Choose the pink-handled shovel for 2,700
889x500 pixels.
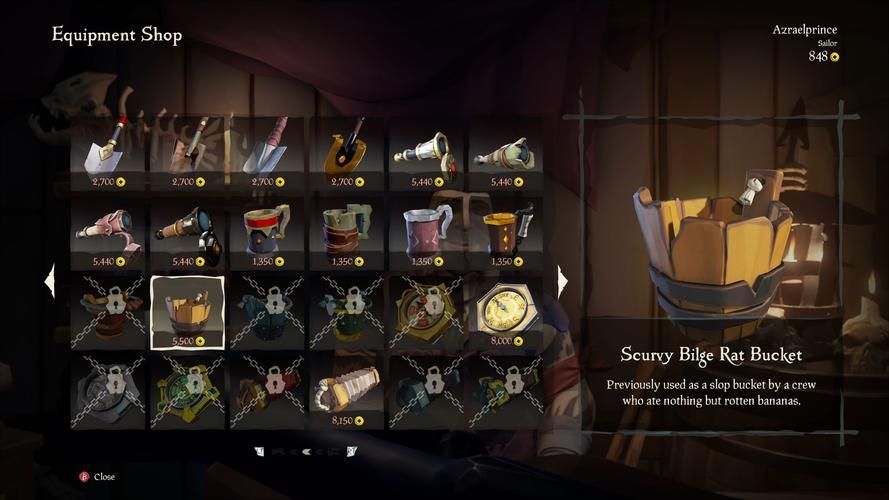(x=267, y=152)
